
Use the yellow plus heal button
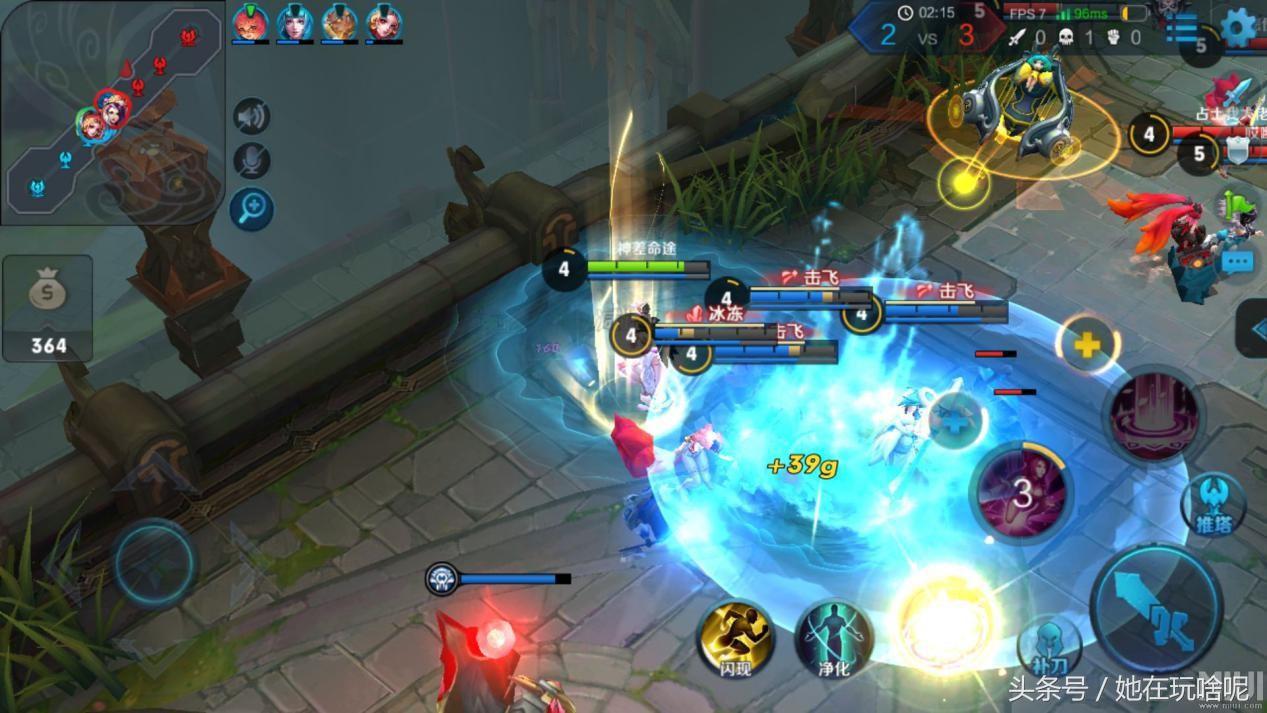click(x=1087, y=345)
